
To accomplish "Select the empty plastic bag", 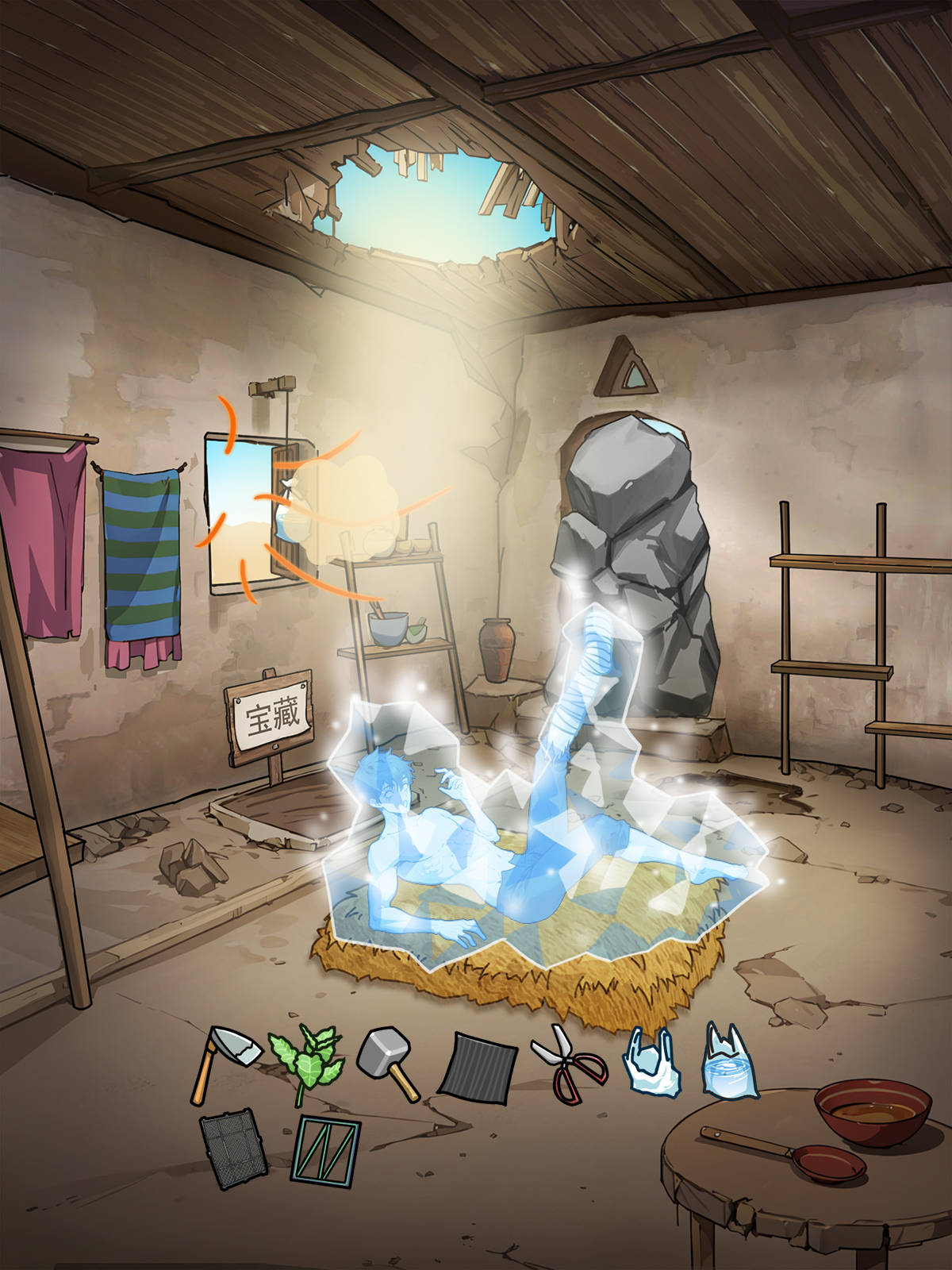I will (x=652, y=1062).
